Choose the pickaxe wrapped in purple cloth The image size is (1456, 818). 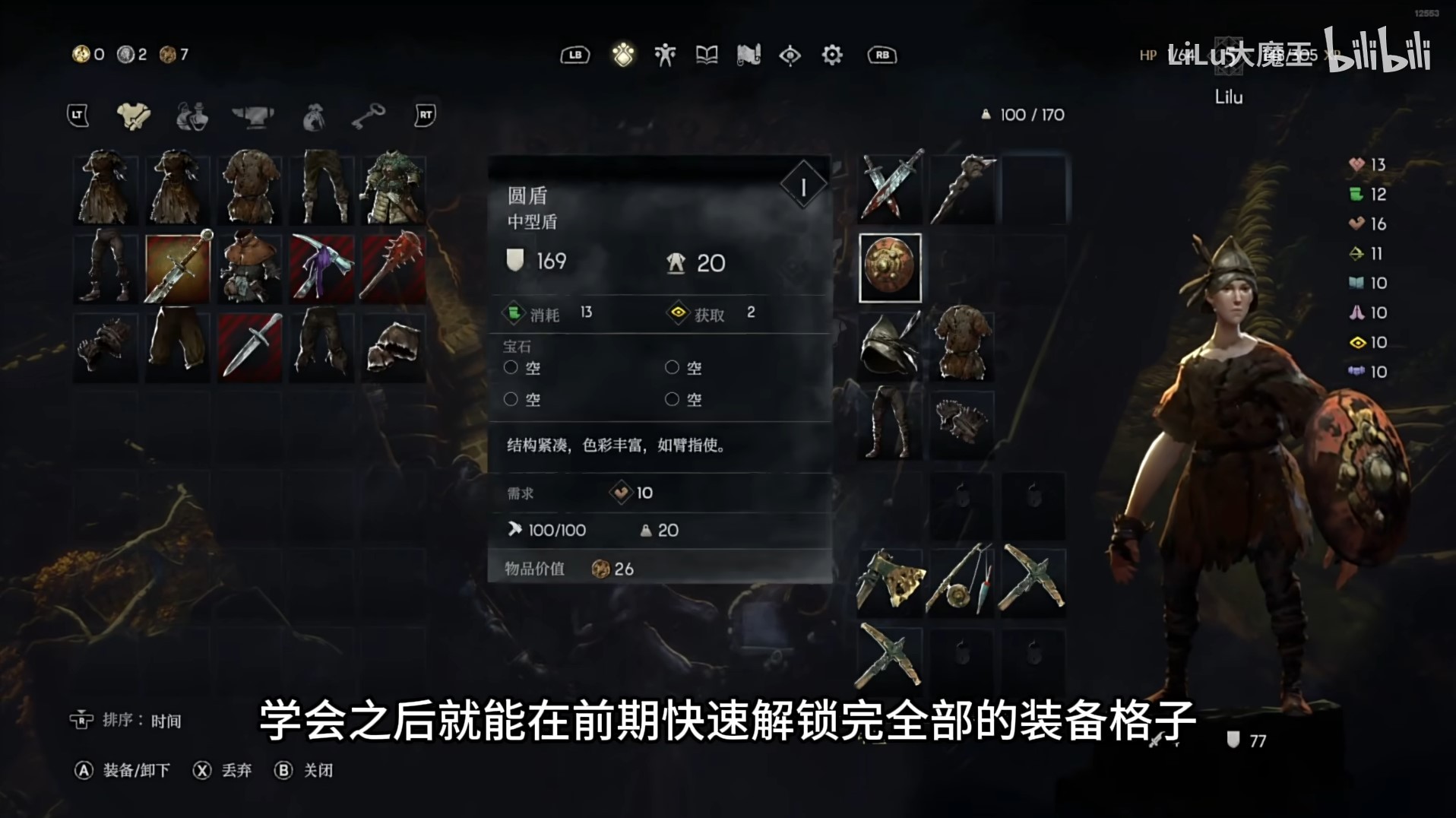[322, 268]
